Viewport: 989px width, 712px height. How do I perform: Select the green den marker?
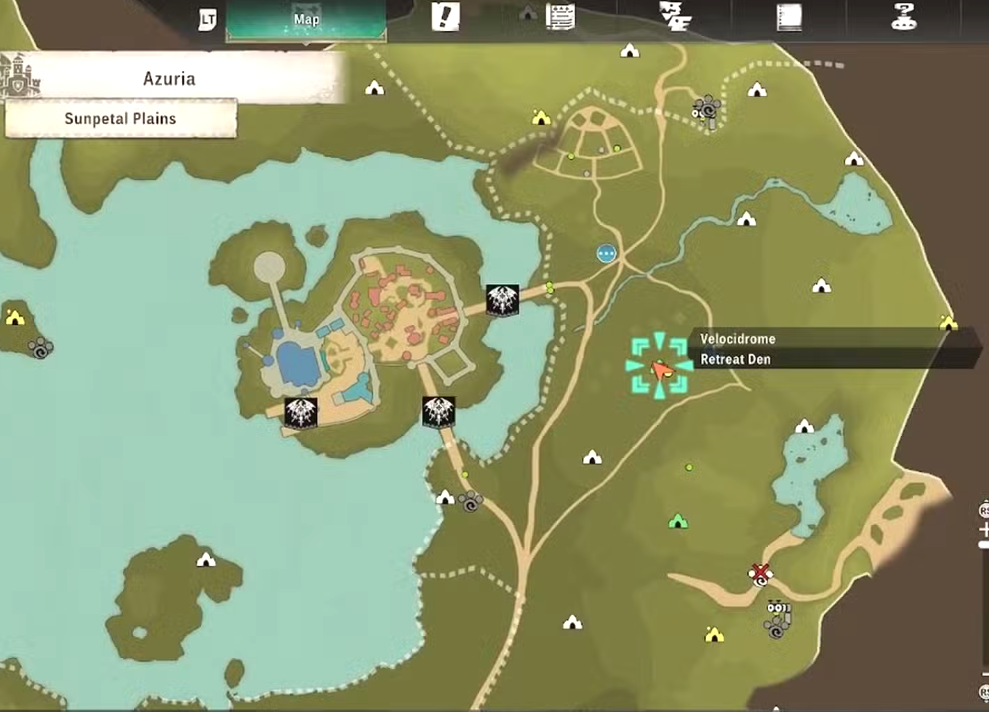[x=677, y=521]
